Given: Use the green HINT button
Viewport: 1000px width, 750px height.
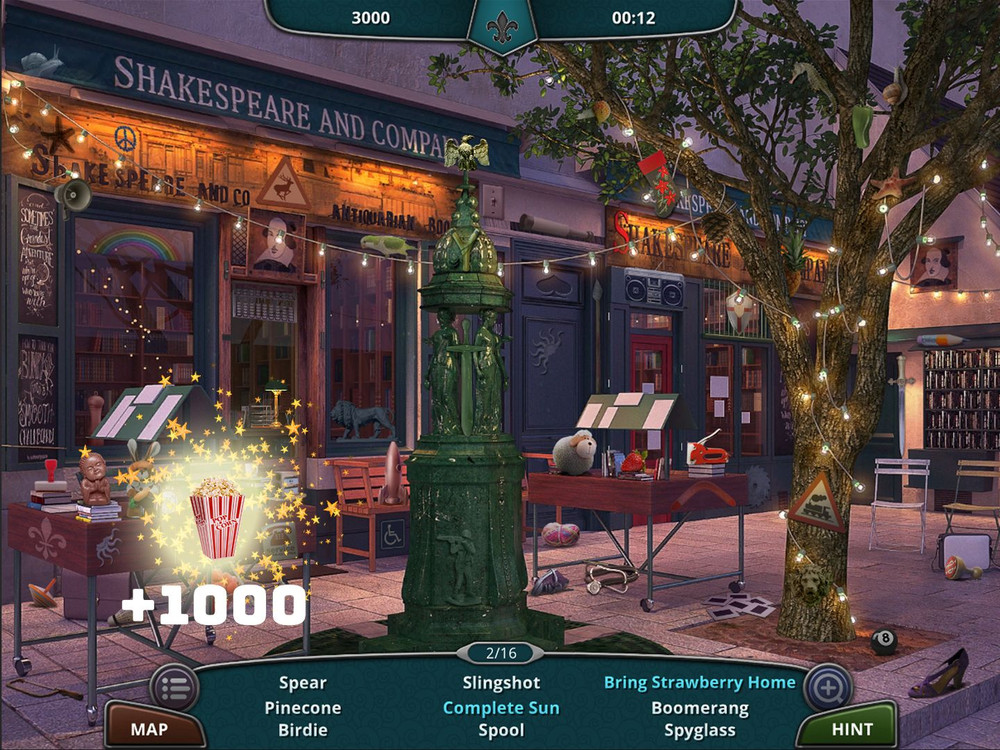Looking at the screenshot, I should (x=852, y=729).
